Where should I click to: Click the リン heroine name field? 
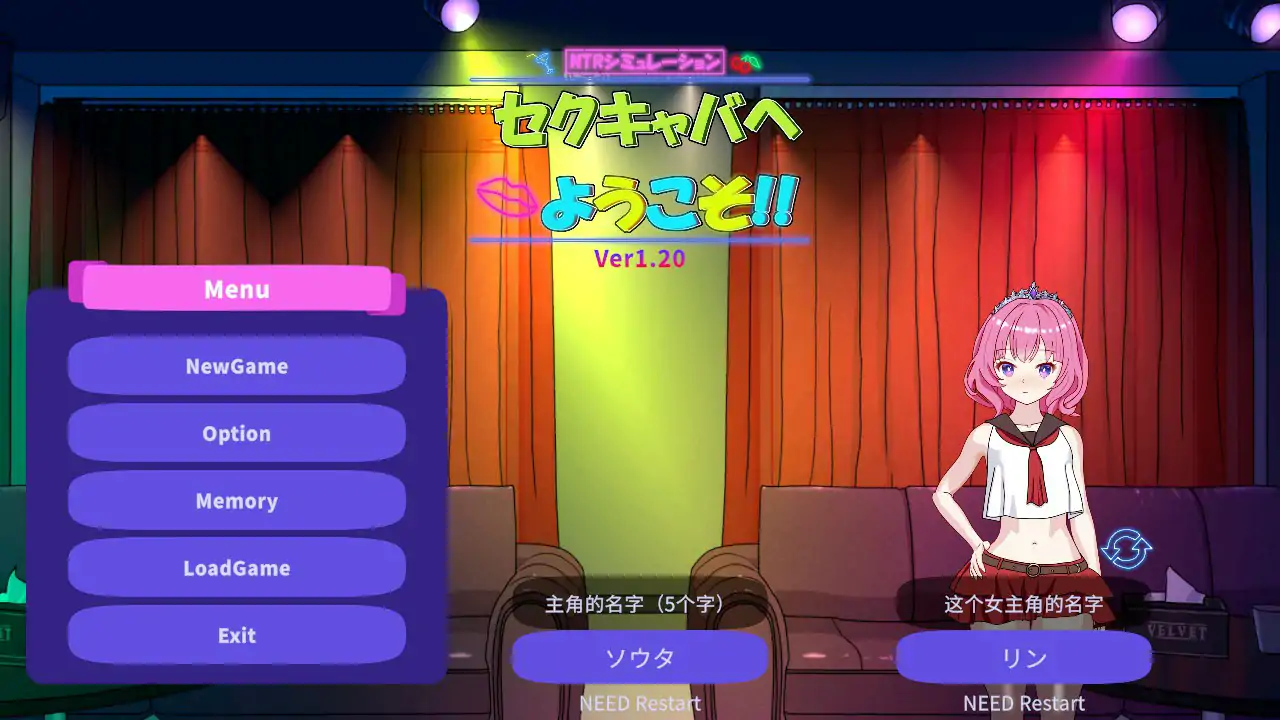point(1023,657)
